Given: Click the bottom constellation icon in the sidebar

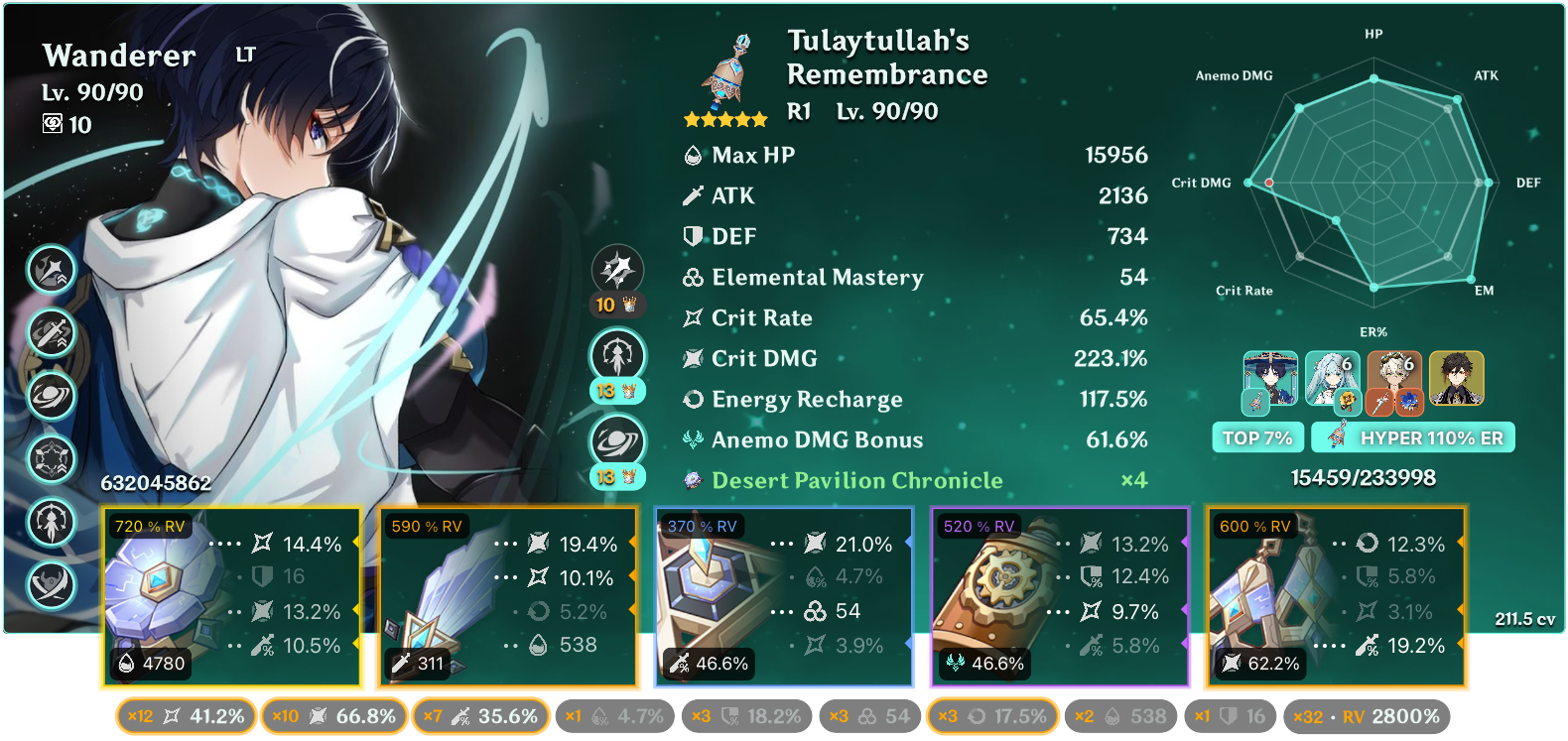Looking at the screenshot, I should 51,586.
